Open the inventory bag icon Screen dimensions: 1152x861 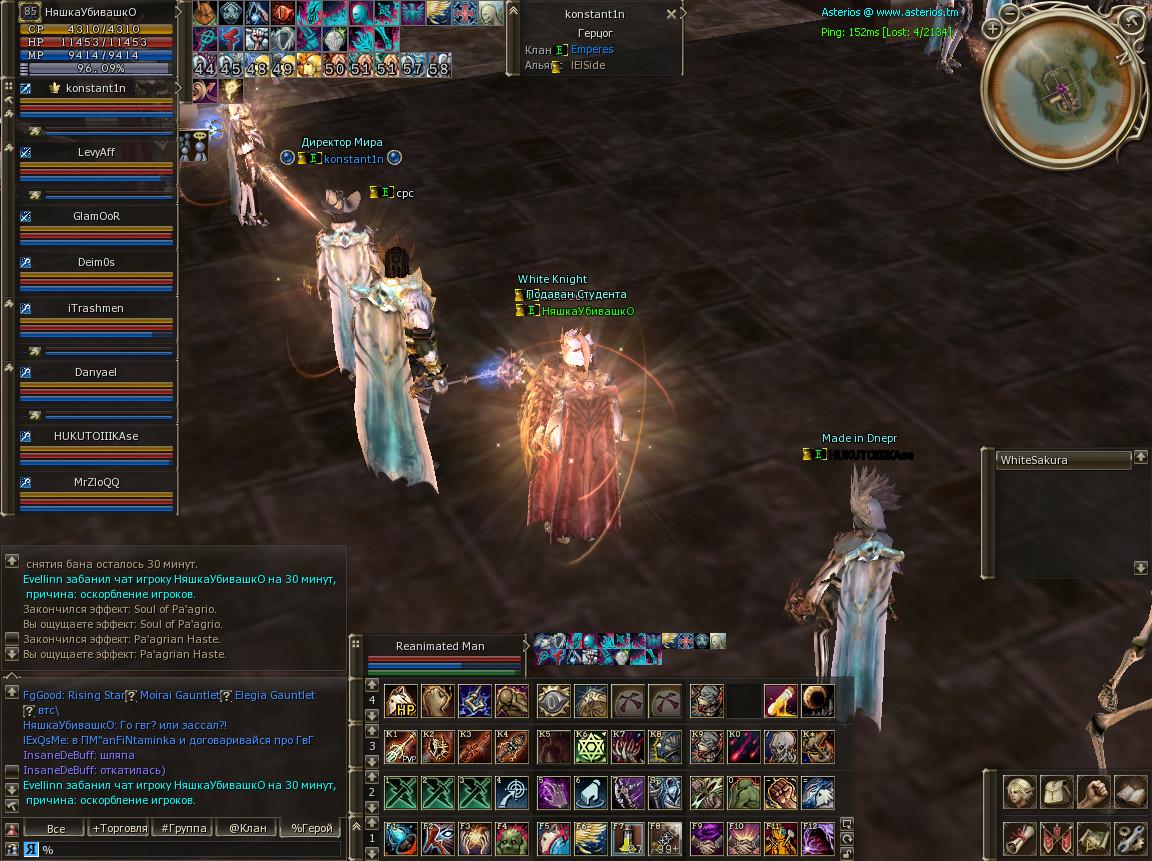pyautogui.click(x=1057, y=792)
